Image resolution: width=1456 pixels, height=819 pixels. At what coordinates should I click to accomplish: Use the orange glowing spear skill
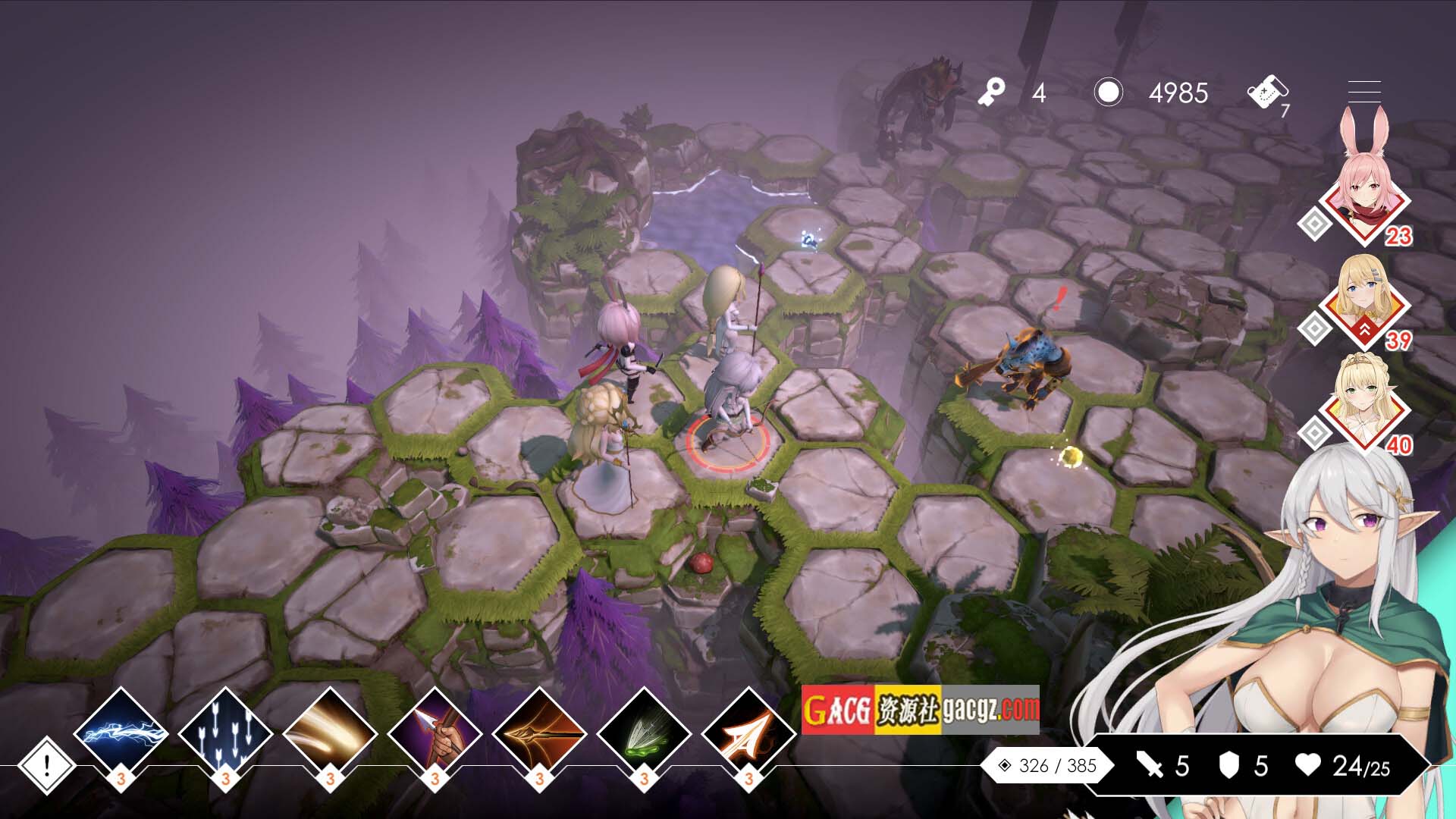coord(539,733)
